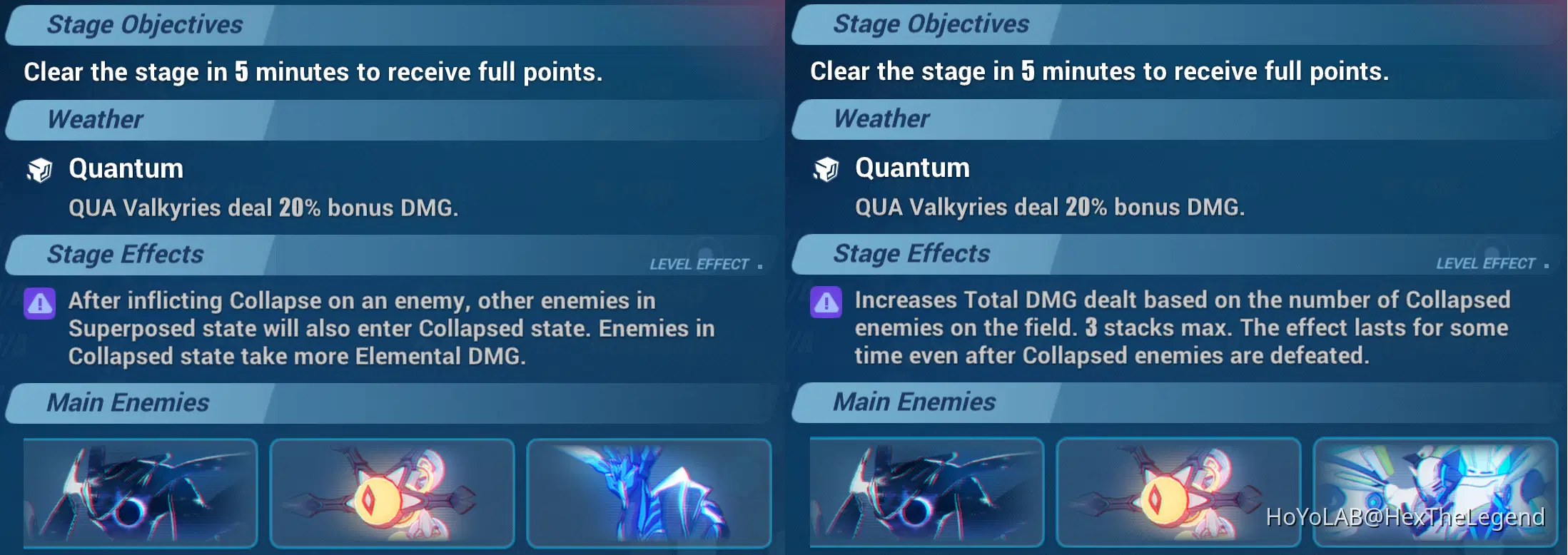
Task: Select the glowing blue crystal enemy thumbnail
Action: coord(648,492)
